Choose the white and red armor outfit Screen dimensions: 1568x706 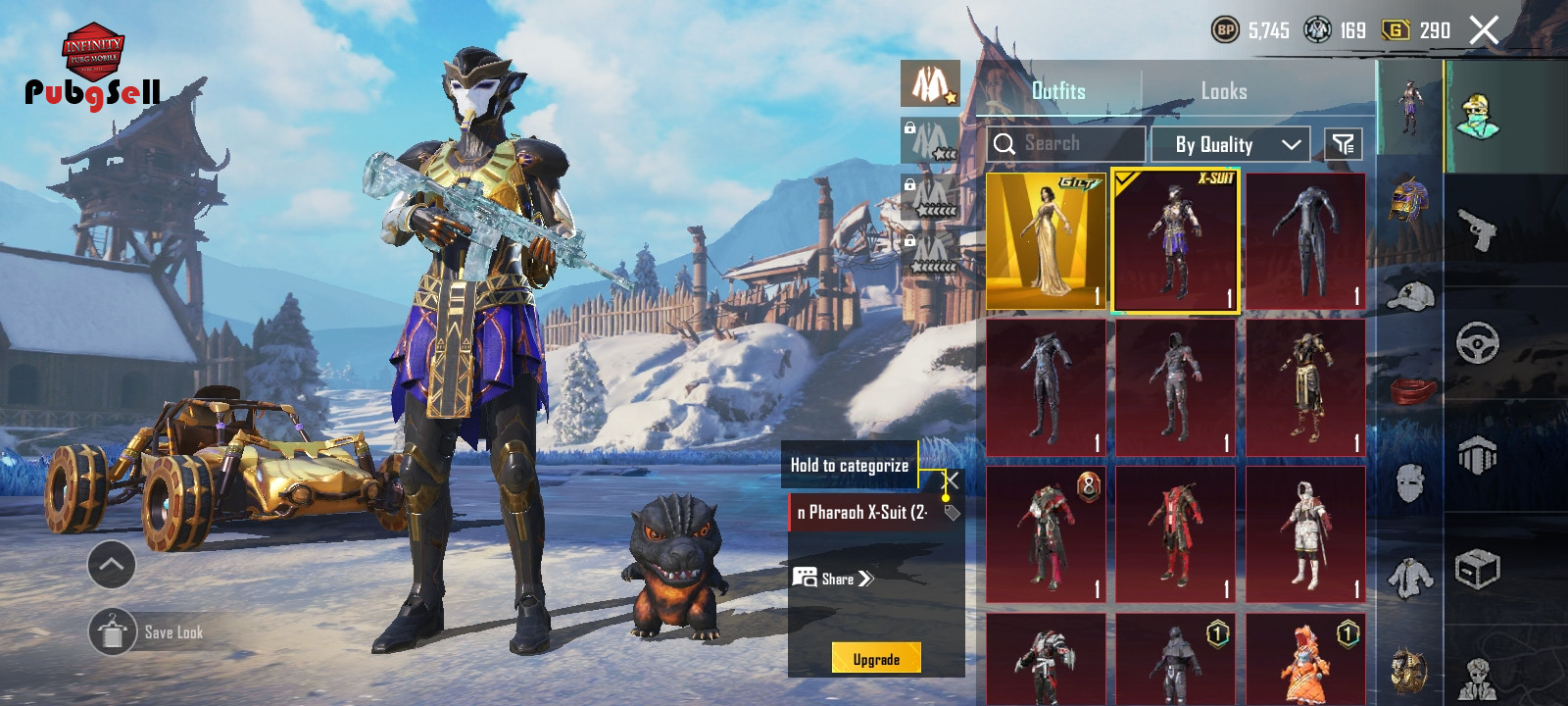[1305, 534]
